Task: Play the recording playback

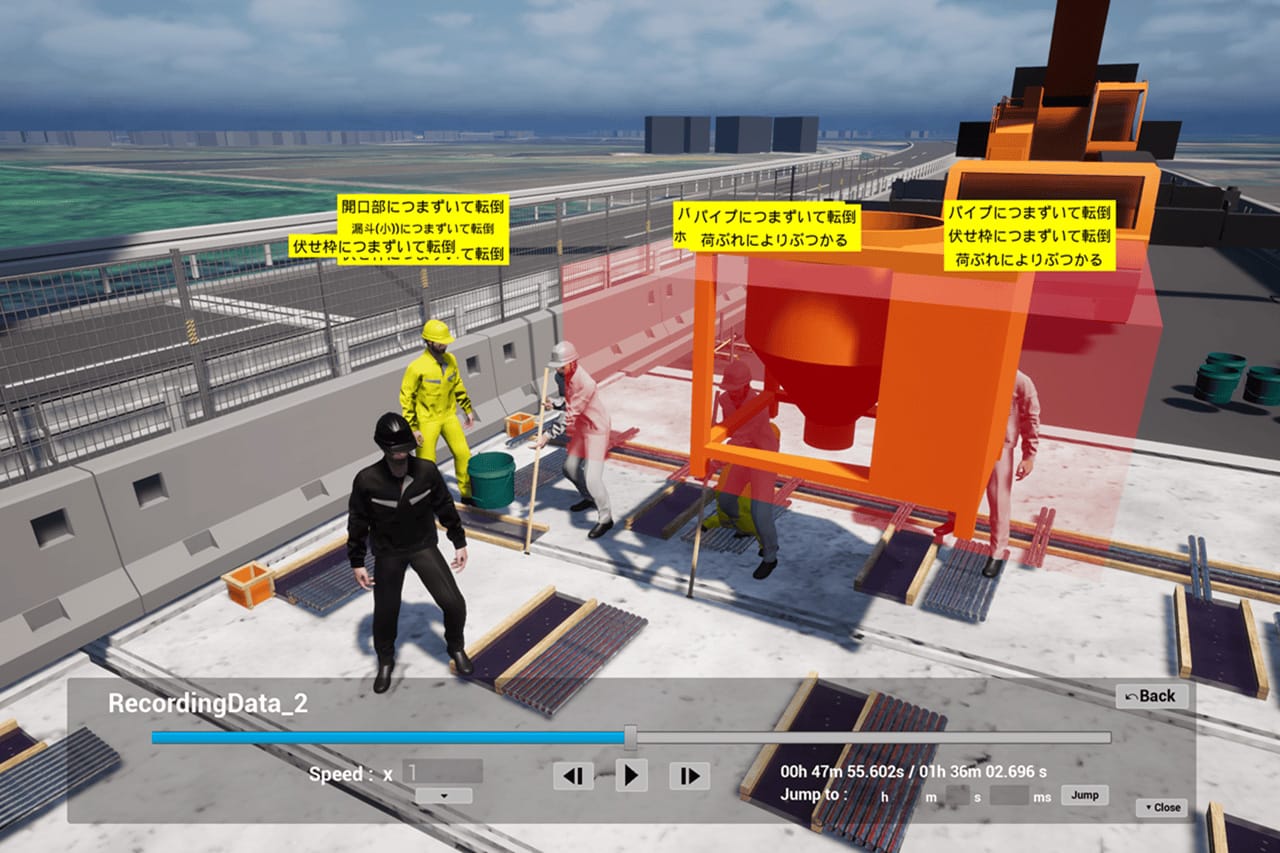Action: 630,775
